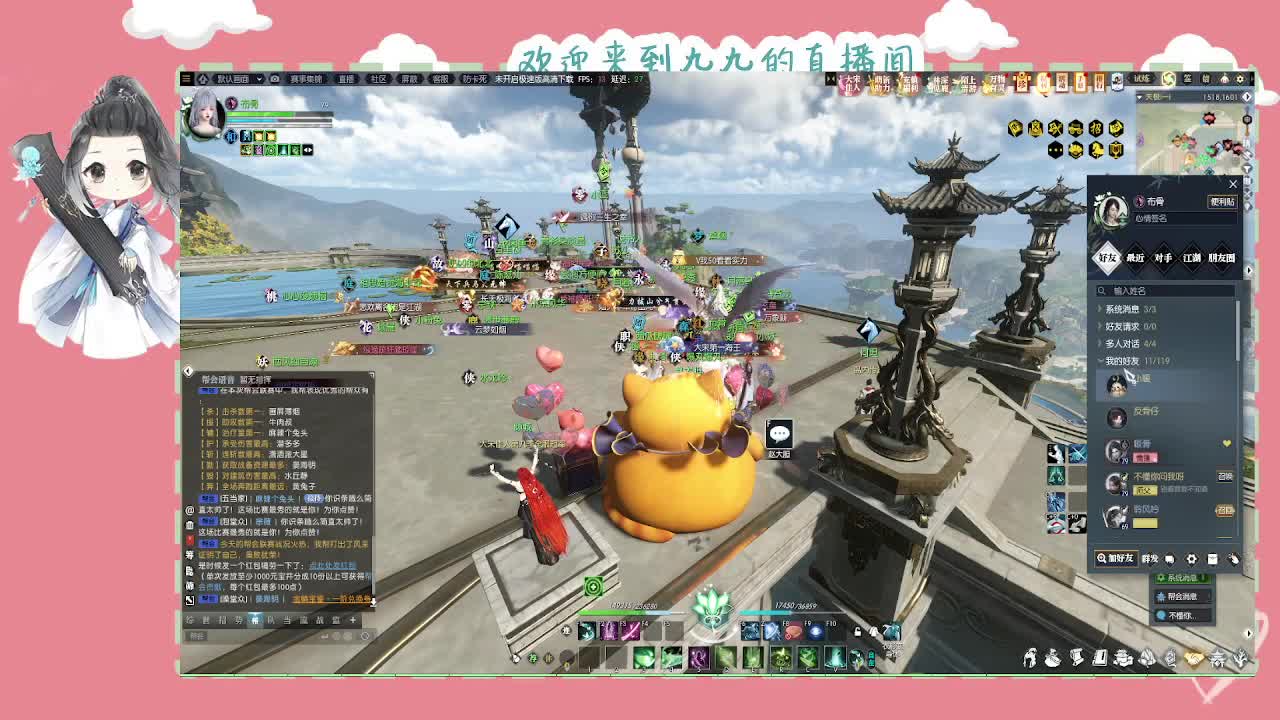Open the 赛事集锦 top bar menu
Screen dimensions: 1280x720
click(x=306, y=79)
